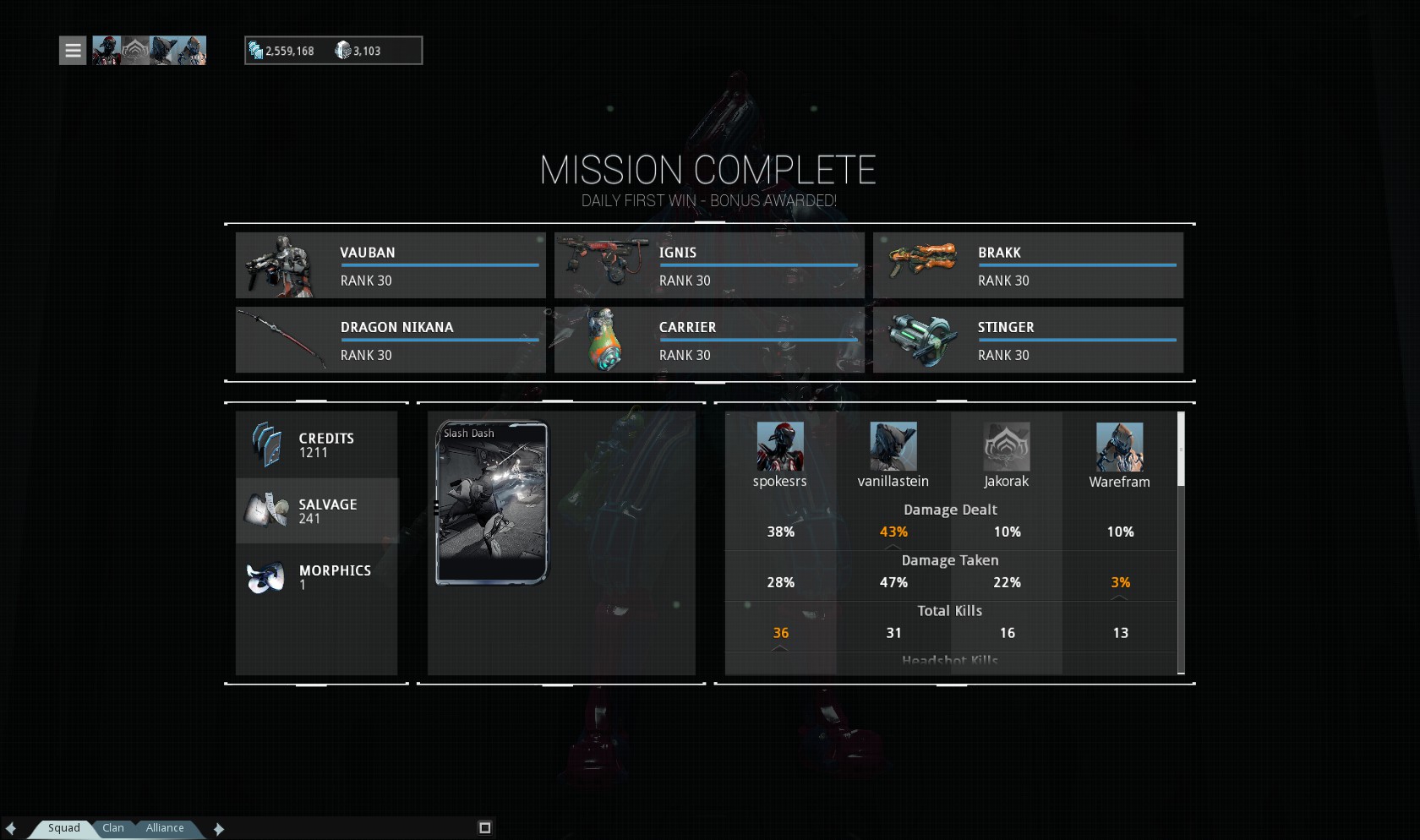This screenshot has height=840, width=1420.
Task: Choose the Morphics reward row
Action: click(317, 577)
